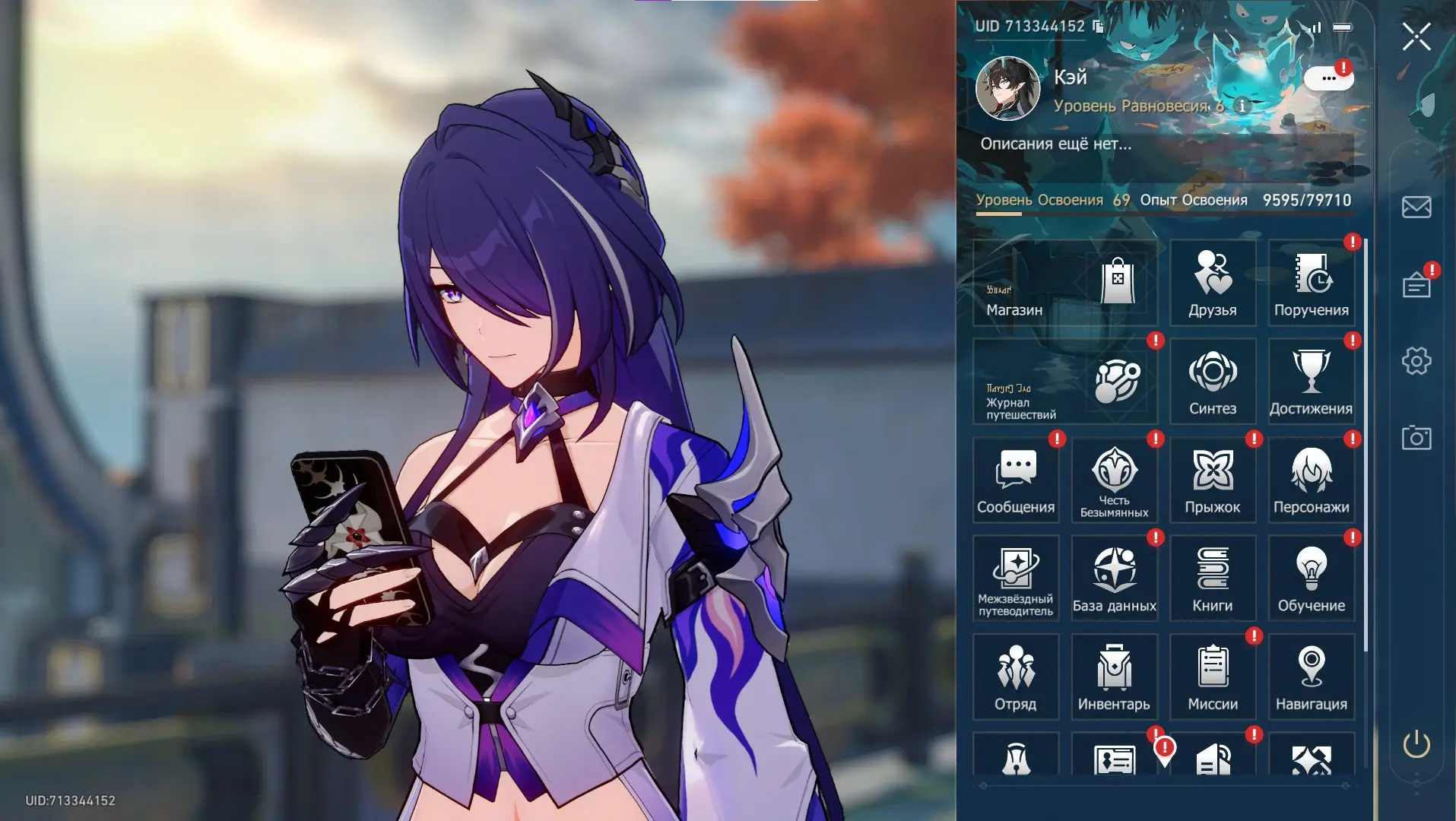Open the Инвентарь backpack icon
This screenshot has width=1456, height=821.
click(1115, 673)
